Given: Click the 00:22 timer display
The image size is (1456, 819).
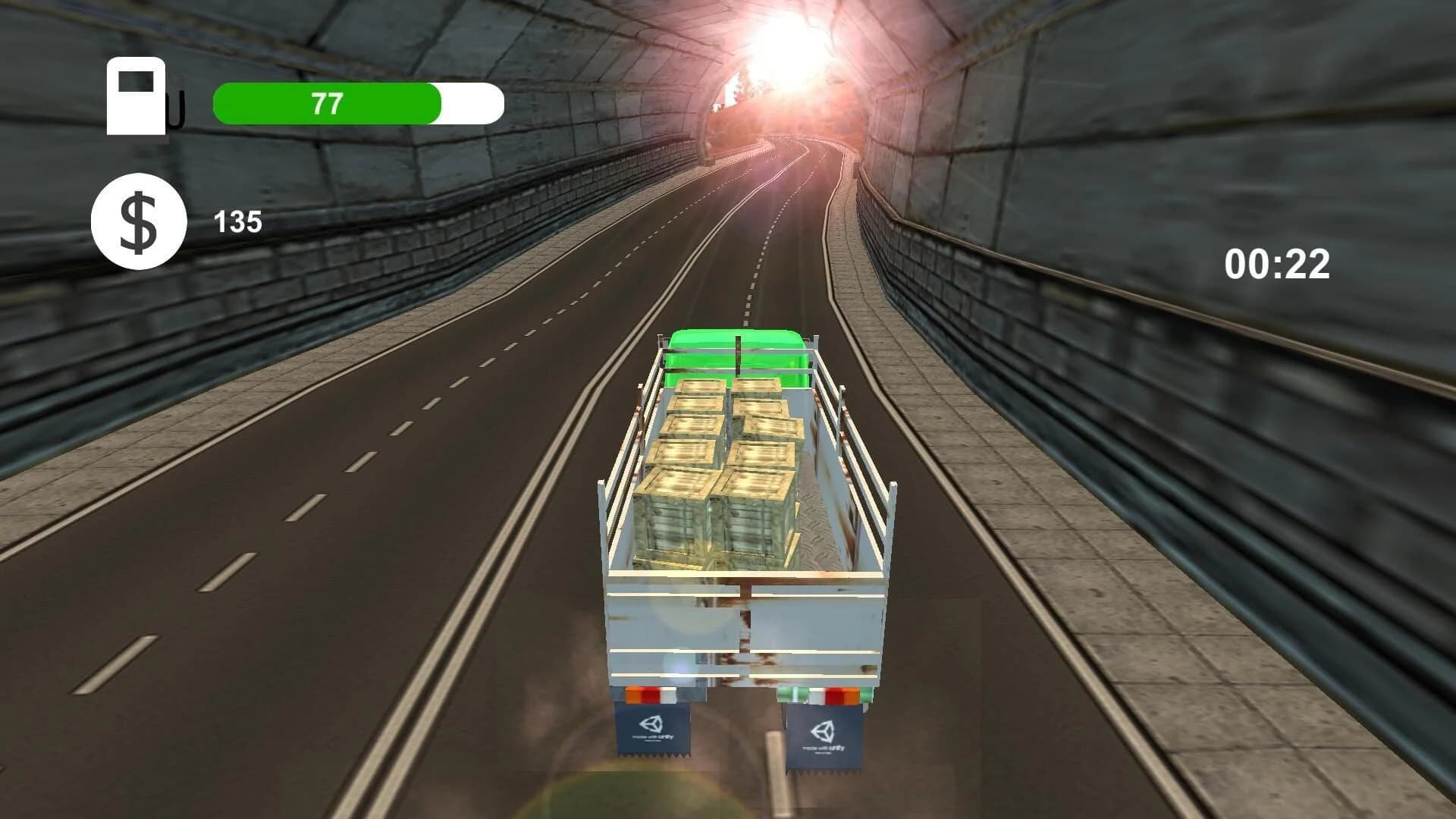Looking at the screenshot, I should click(x=1278, y=263).
